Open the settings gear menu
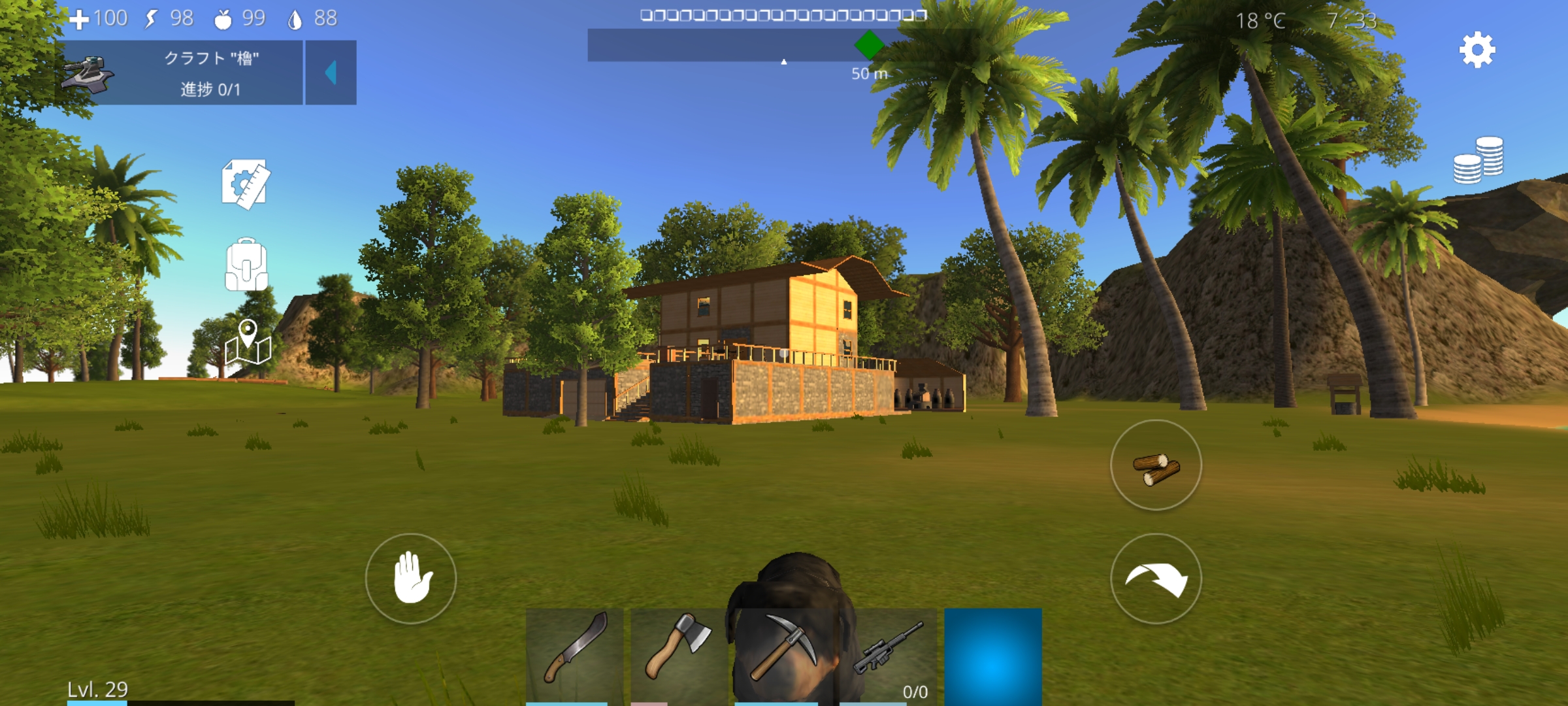 (1477, 50)
